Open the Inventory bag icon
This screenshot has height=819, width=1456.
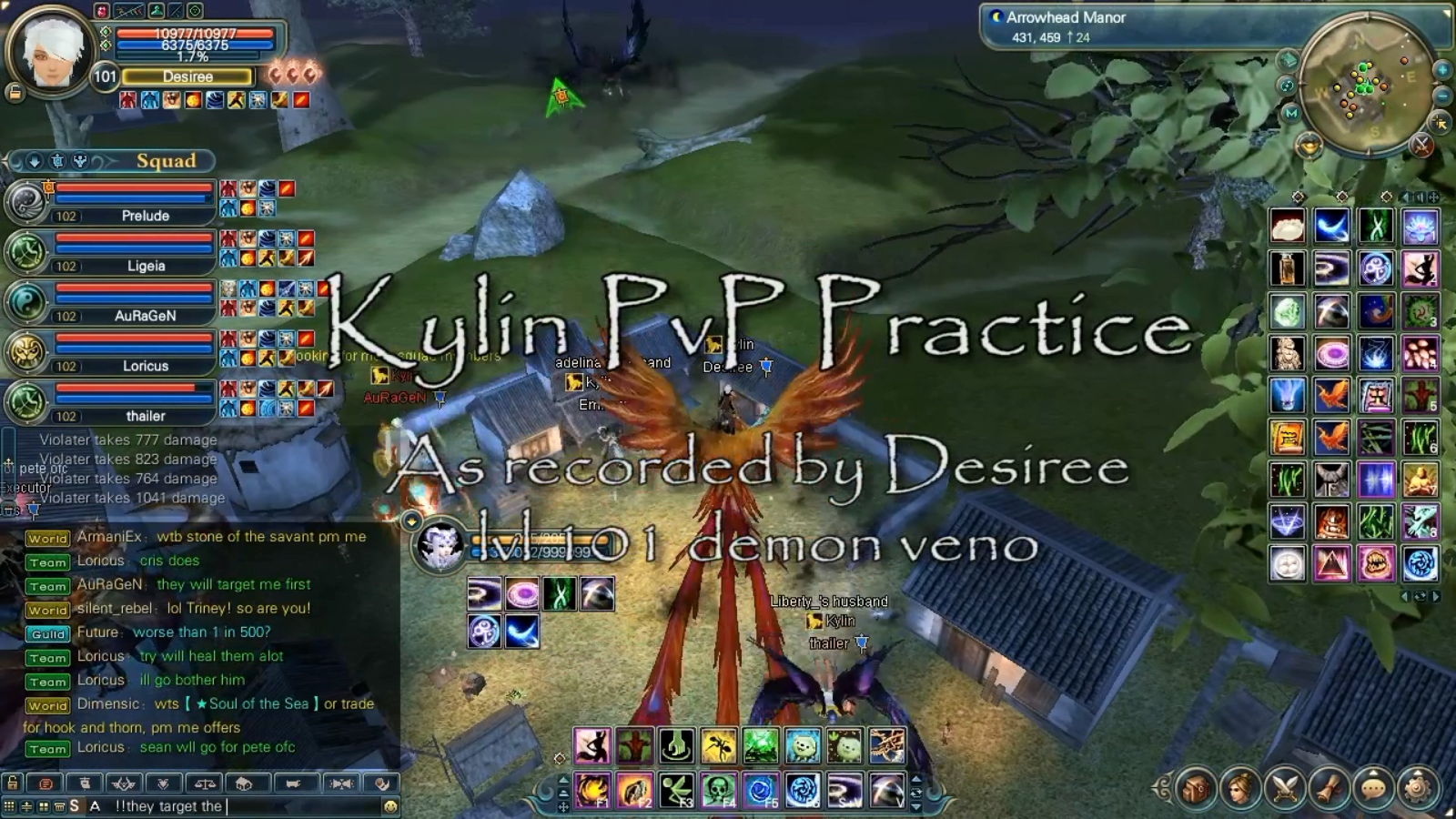(1197, 788)
